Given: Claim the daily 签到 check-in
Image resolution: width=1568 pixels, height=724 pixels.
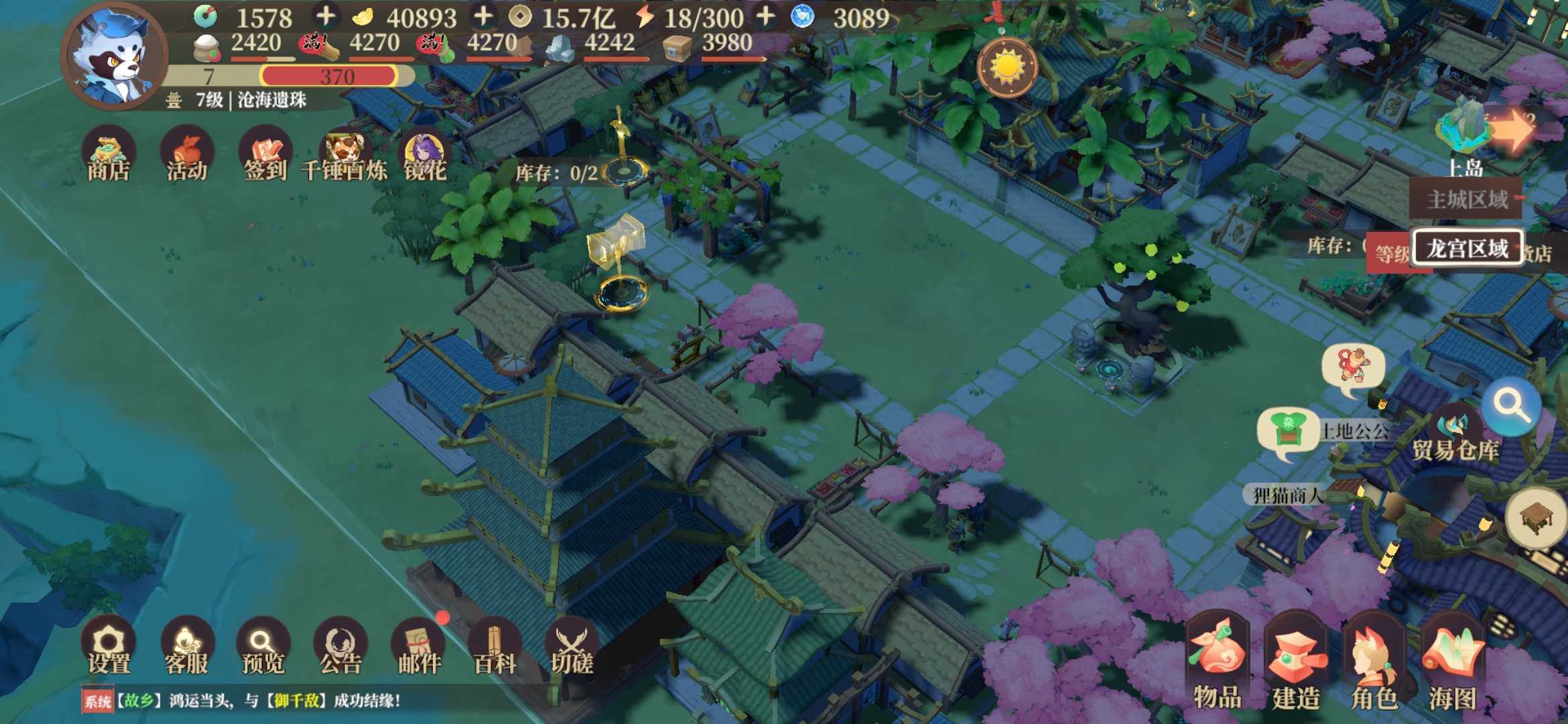Looking at the screenshot, I should (265, 155).
